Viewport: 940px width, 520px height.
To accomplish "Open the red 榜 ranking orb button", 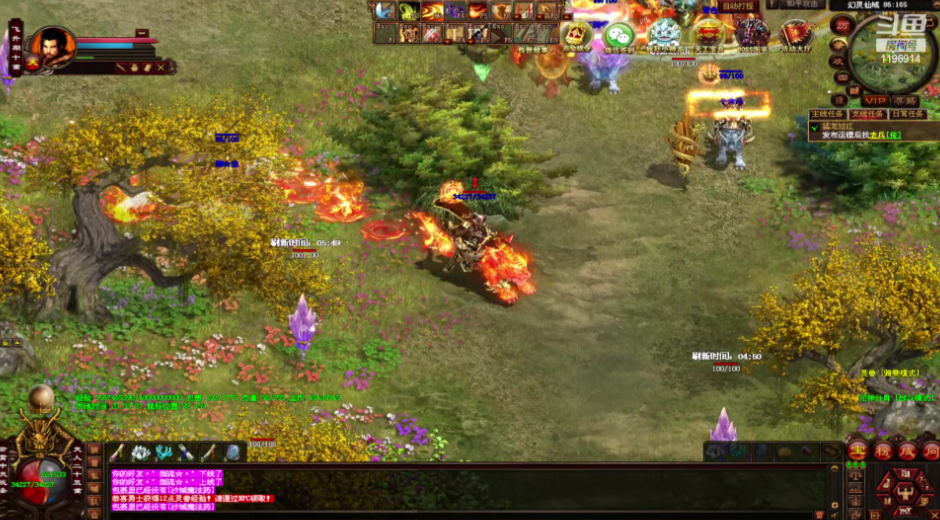I will [882, 451].
